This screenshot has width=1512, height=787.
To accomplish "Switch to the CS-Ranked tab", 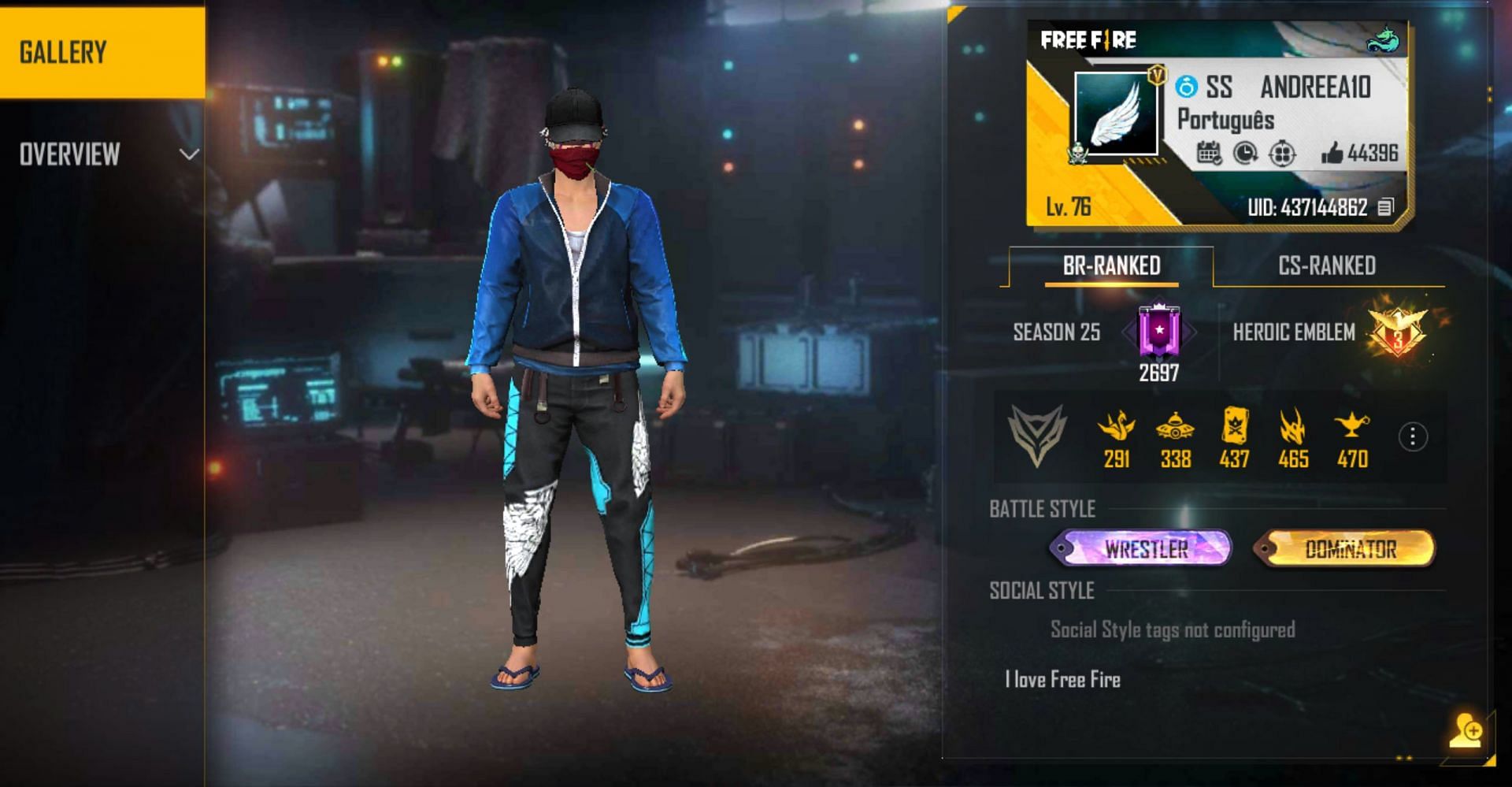I will pyautogui.click(x=1327, y=266).
